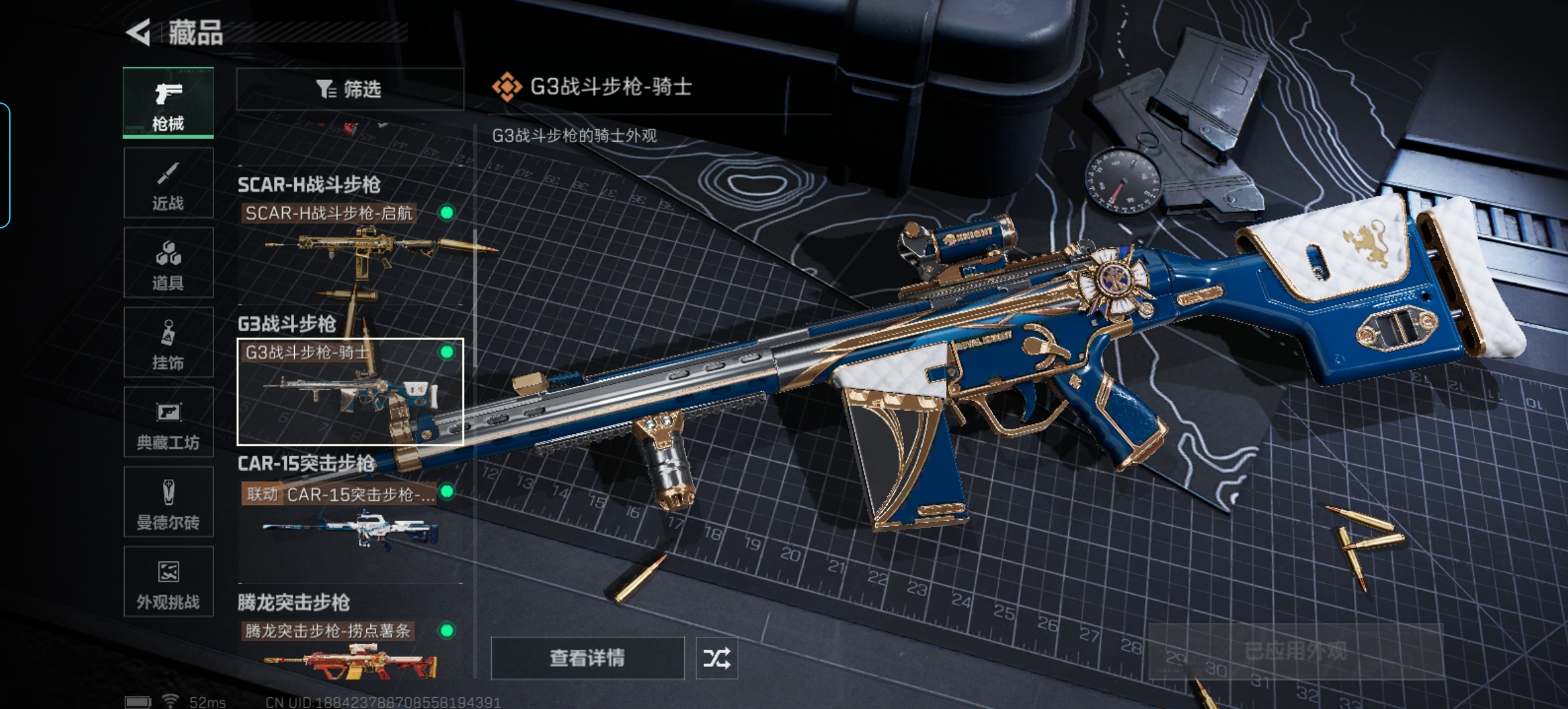
Task: Show the 挂饰 category
Action: click(x=168, y=343)
